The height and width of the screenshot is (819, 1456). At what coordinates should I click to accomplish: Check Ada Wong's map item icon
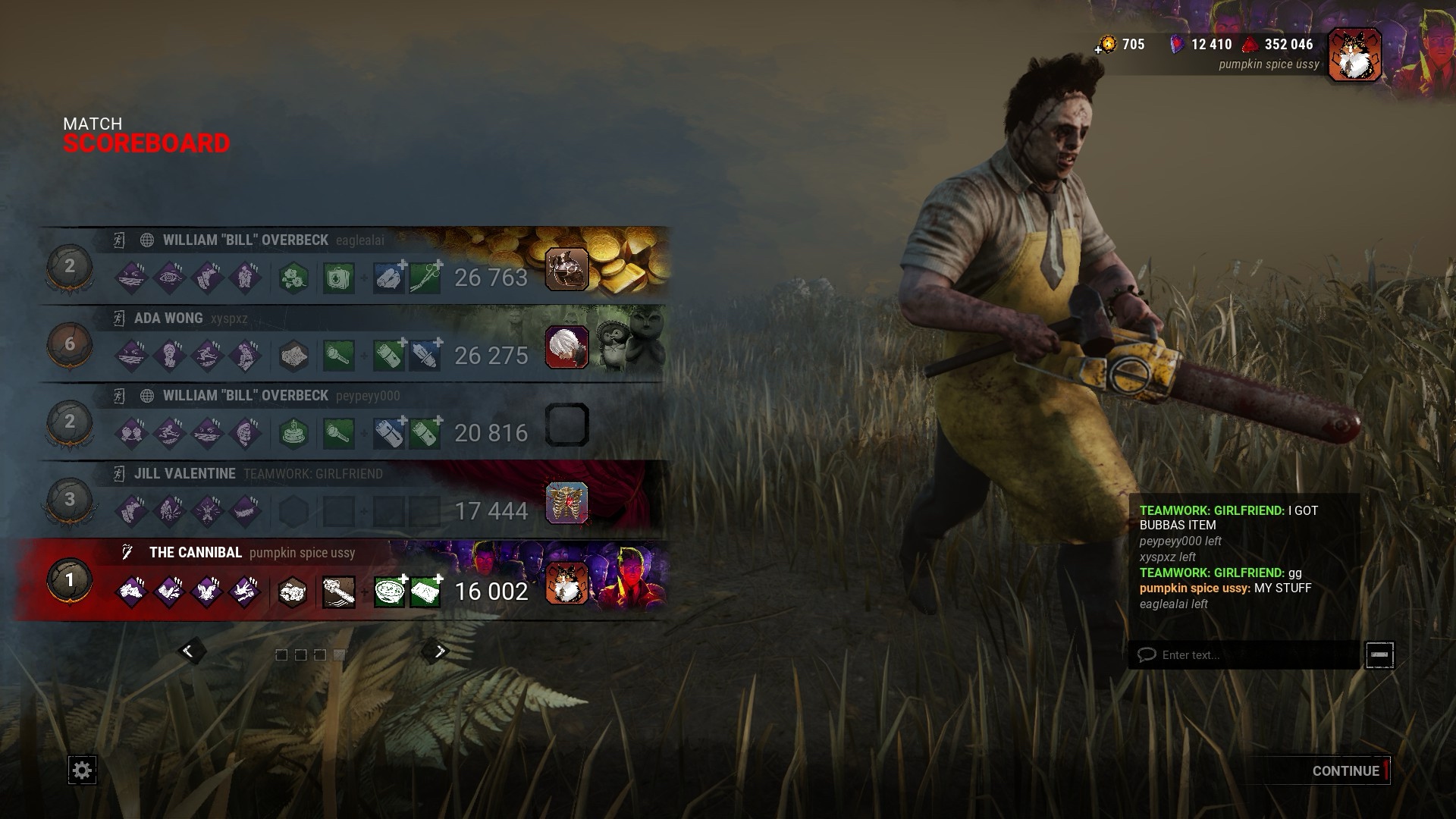pos(293,356)
